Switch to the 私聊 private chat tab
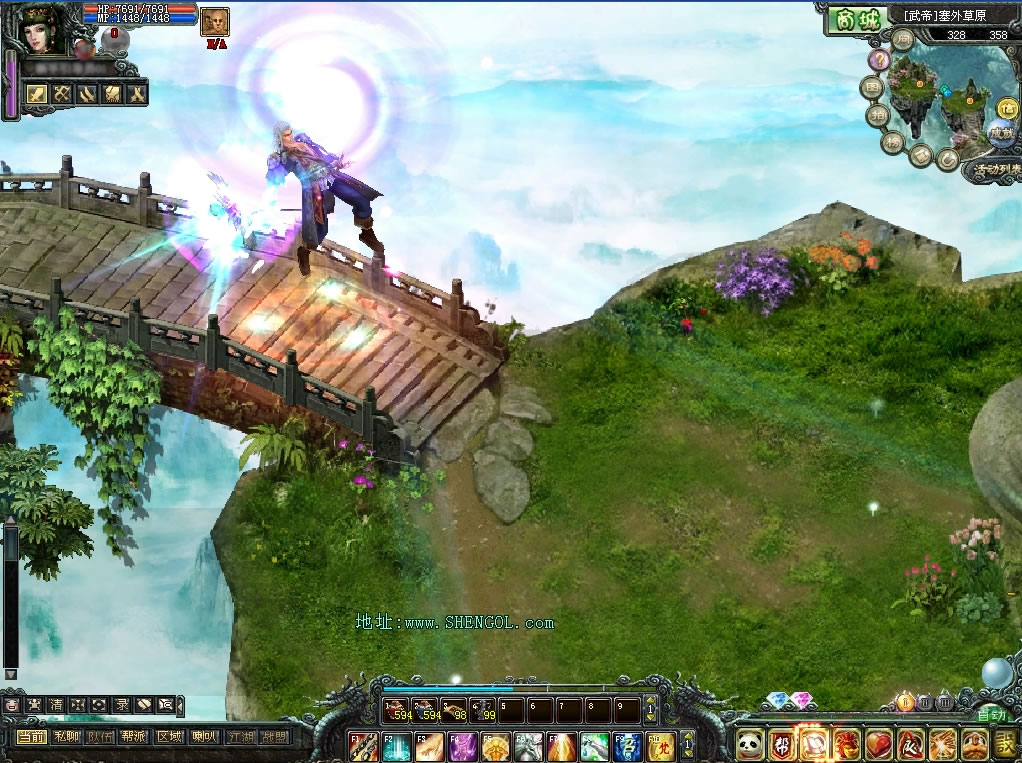Viewport: 1022px width, 763px height. tap(67, 736)
